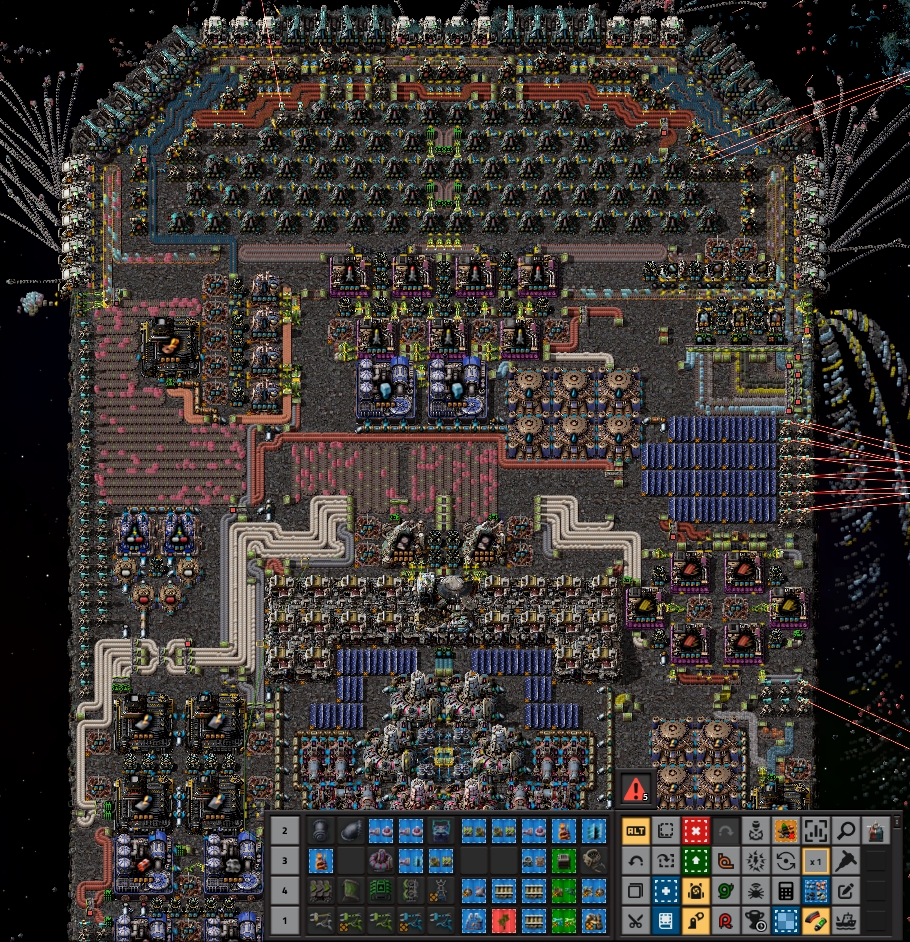
Task: Click the trophy with clock button
Action: (755, 920)
